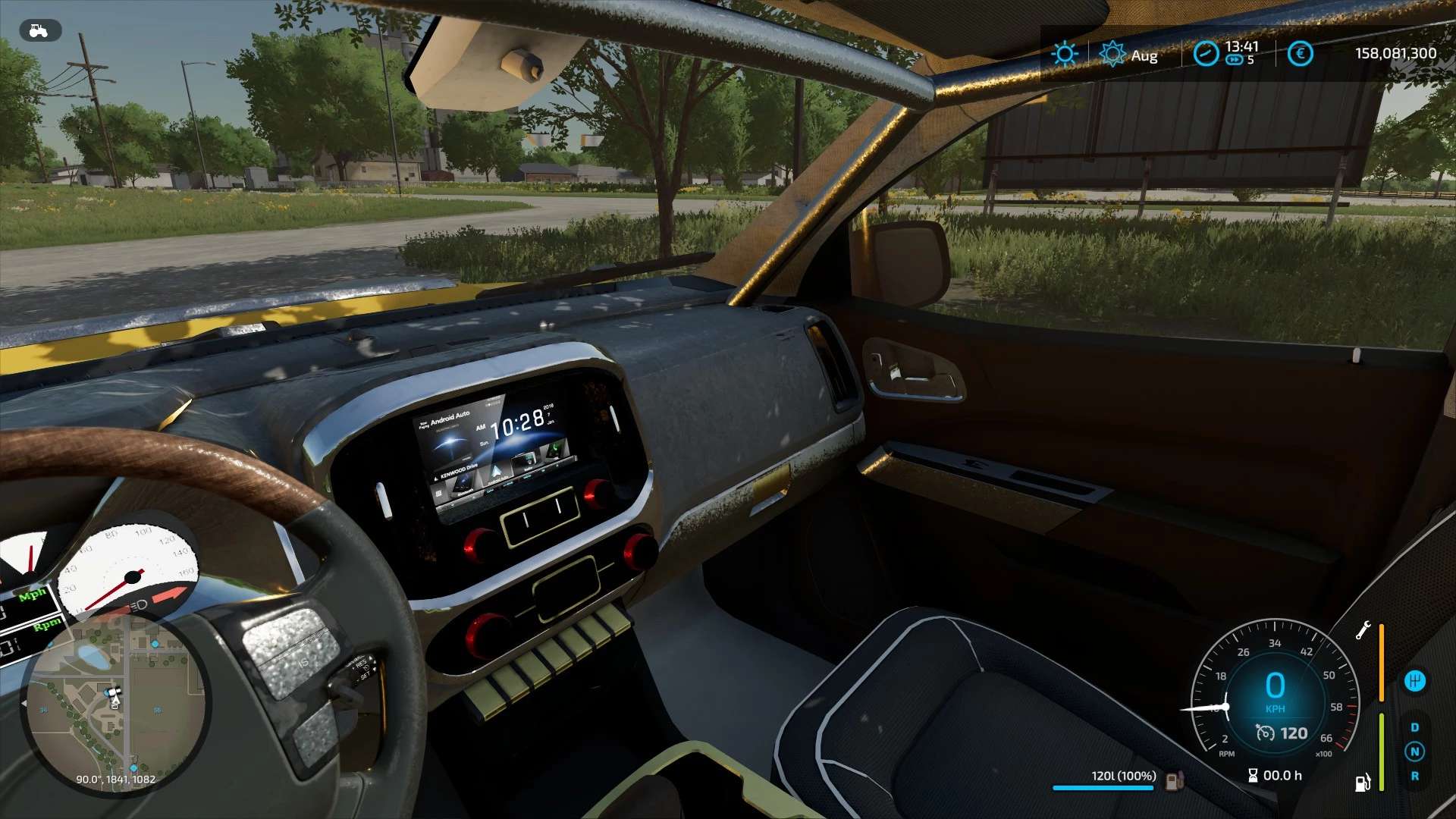
Task: Click the hourglass operating hours icon
Action: 1253,776
